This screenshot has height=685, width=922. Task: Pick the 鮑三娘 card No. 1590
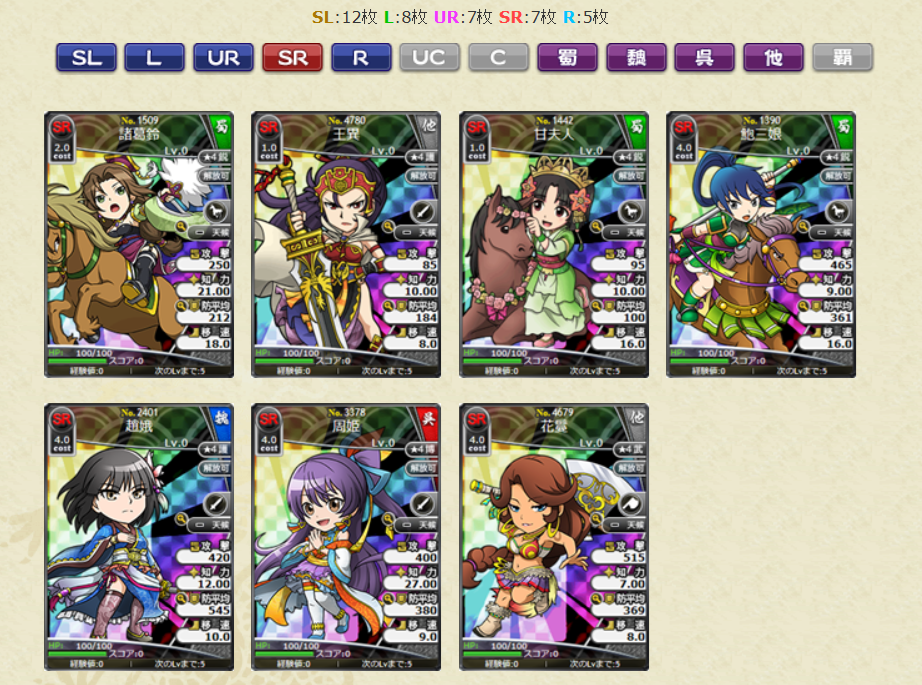click(761, 244)
